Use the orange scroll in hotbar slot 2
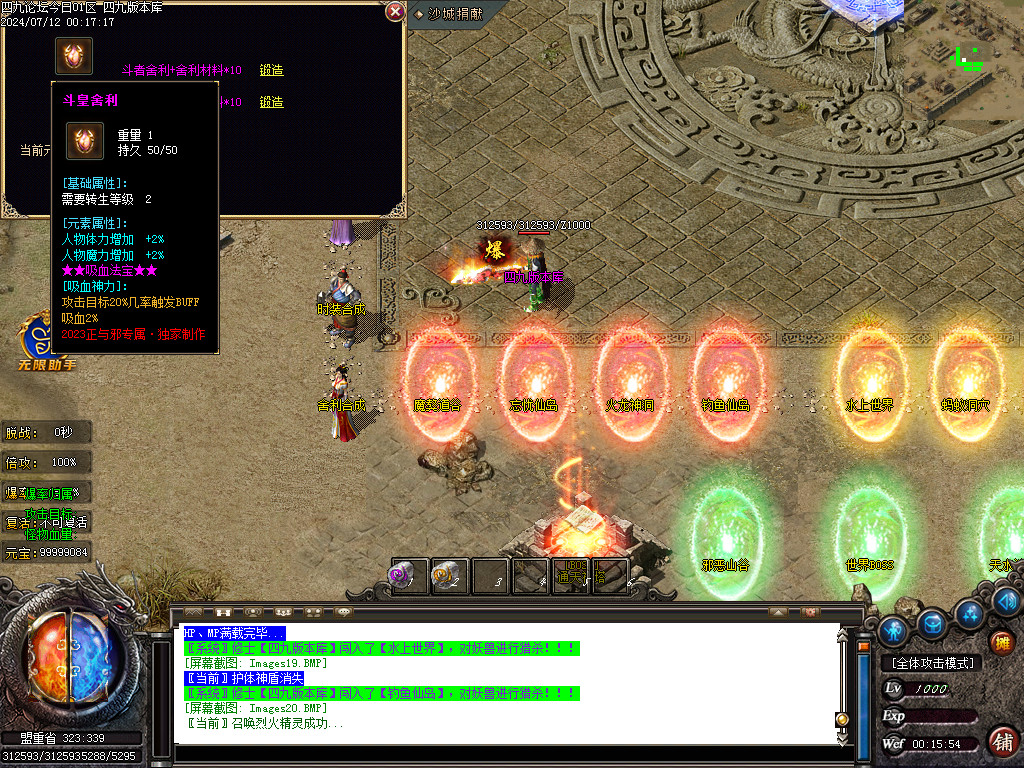This screenshot has height=768, width=1024. [448, 576]
